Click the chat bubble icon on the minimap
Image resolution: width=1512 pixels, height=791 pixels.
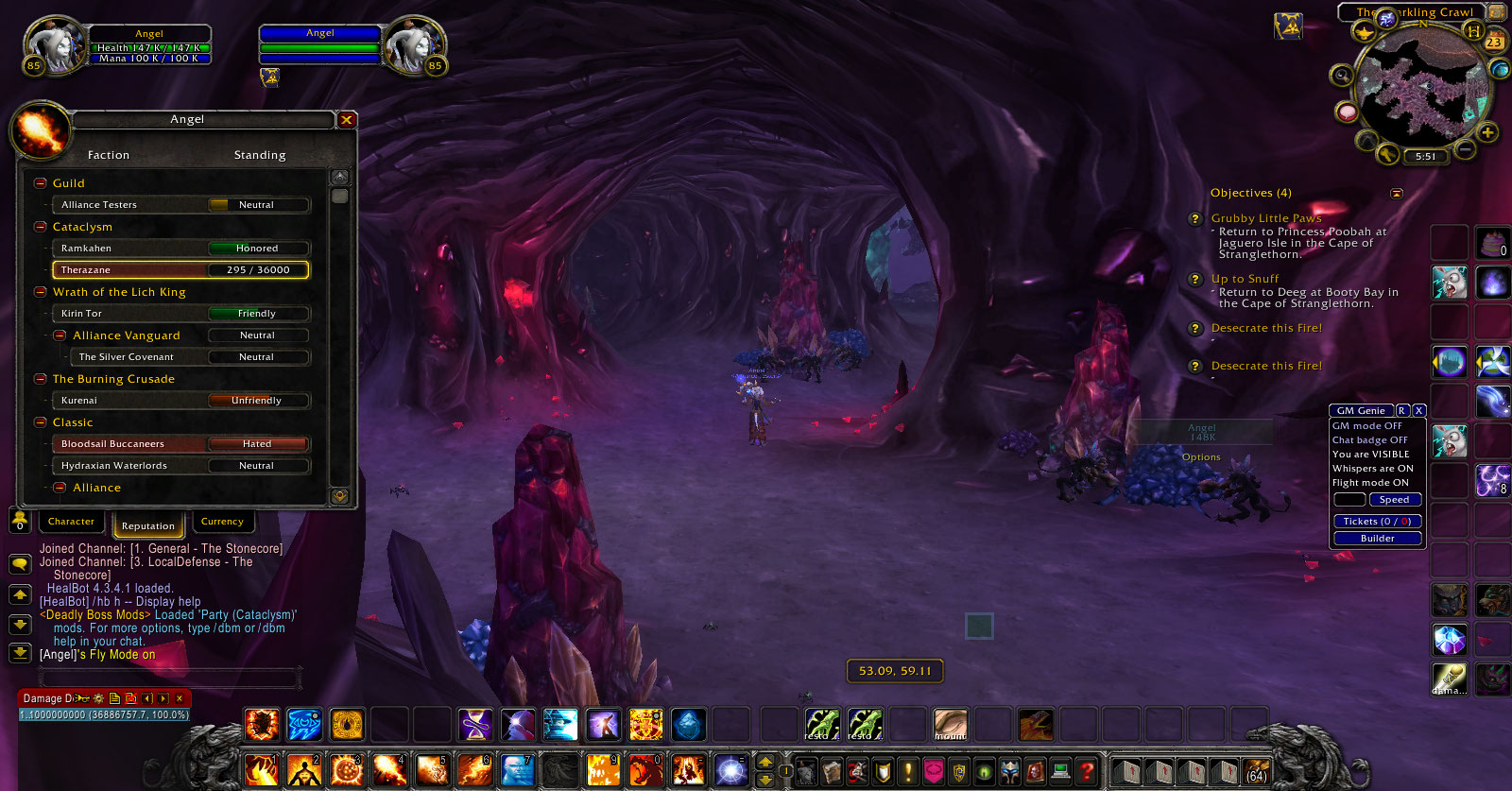point(1346,112)
